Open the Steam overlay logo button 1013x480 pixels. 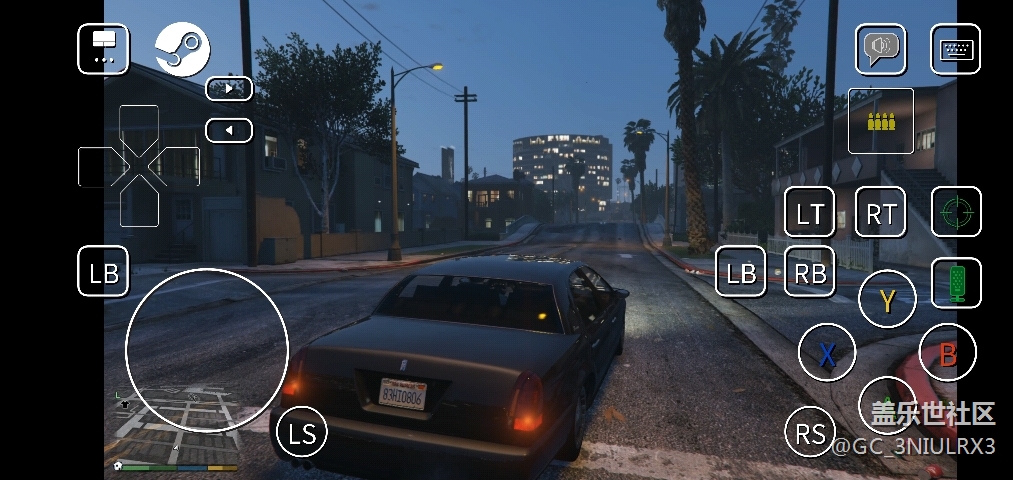coord(182,49)
